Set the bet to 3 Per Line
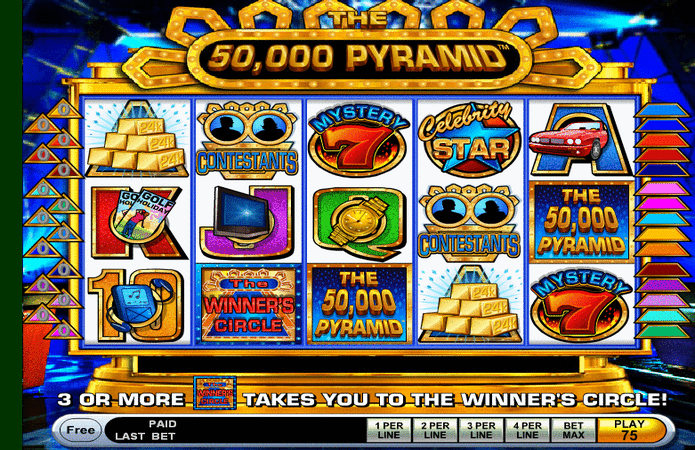 (482, 431)
